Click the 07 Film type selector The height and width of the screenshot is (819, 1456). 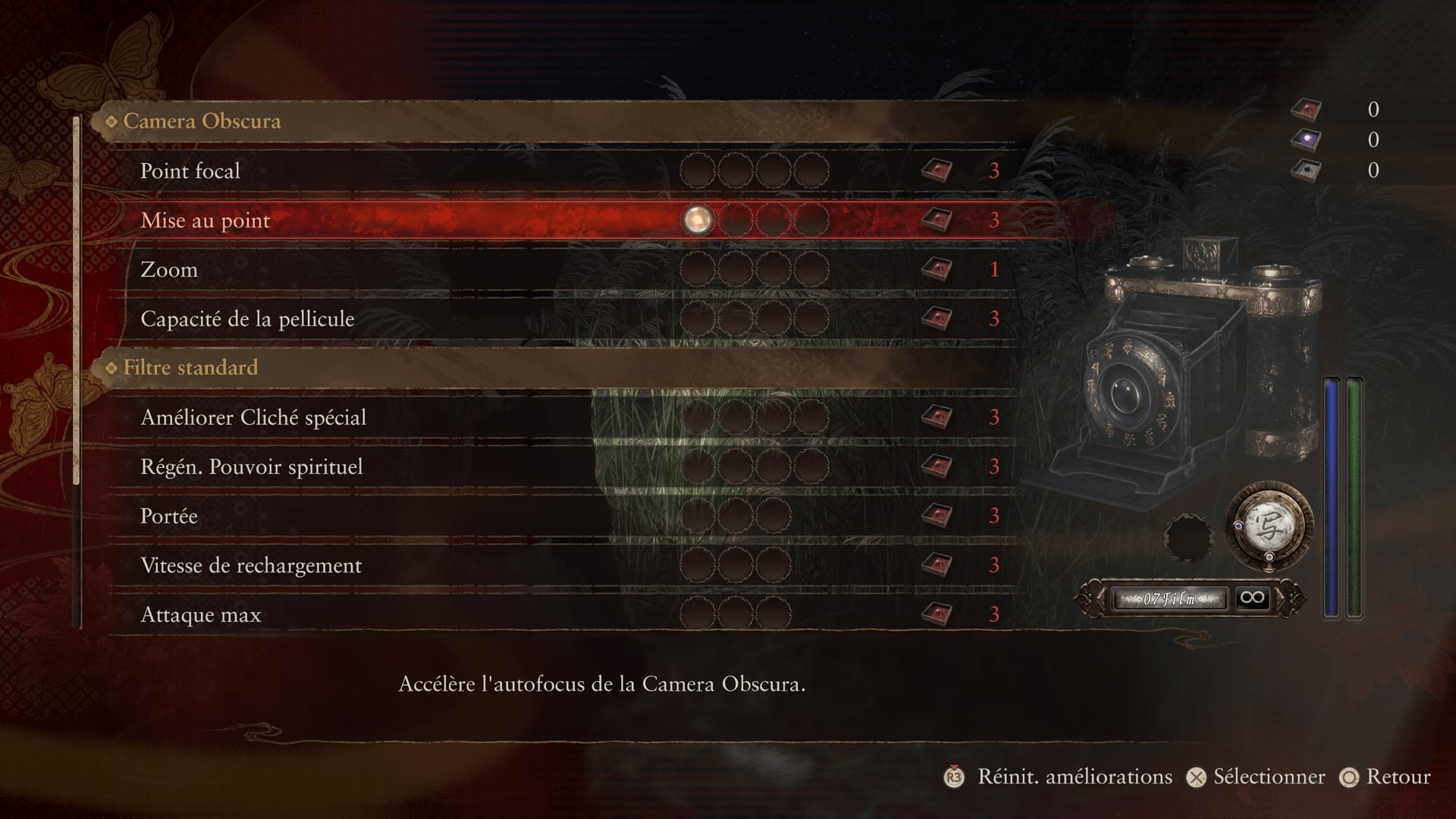1169,599
